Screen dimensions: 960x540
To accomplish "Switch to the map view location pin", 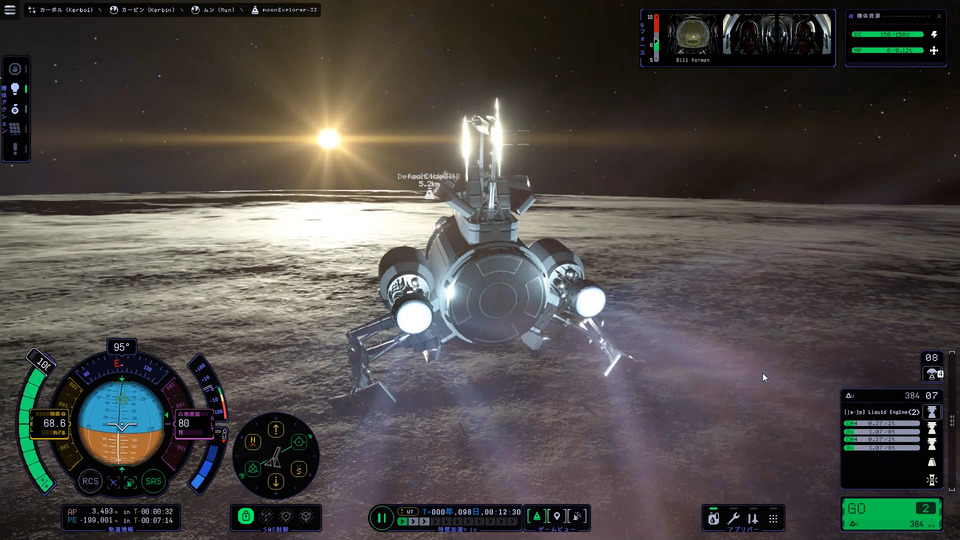I will 557,516.
